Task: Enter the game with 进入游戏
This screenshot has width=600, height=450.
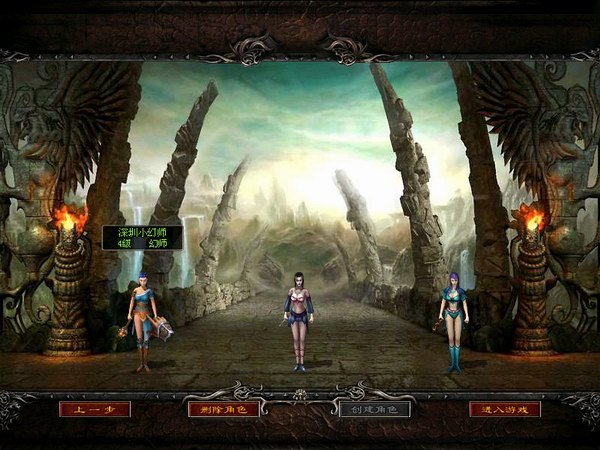Action: click(505, 409)
